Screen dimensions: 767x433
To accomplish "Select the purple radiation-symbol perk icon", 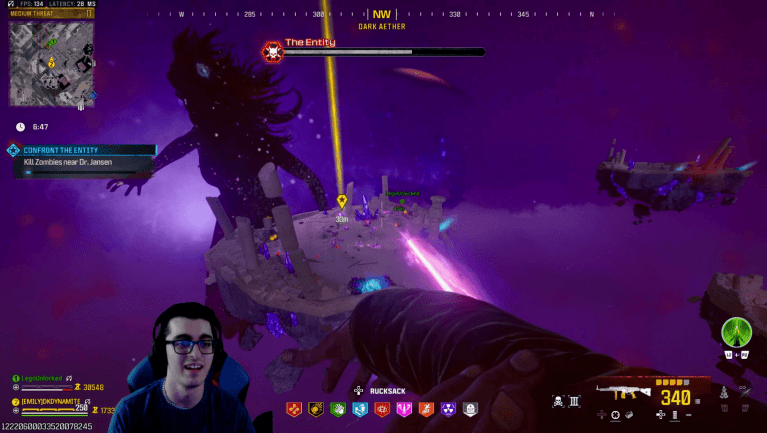I will click(x=448, y=409).
